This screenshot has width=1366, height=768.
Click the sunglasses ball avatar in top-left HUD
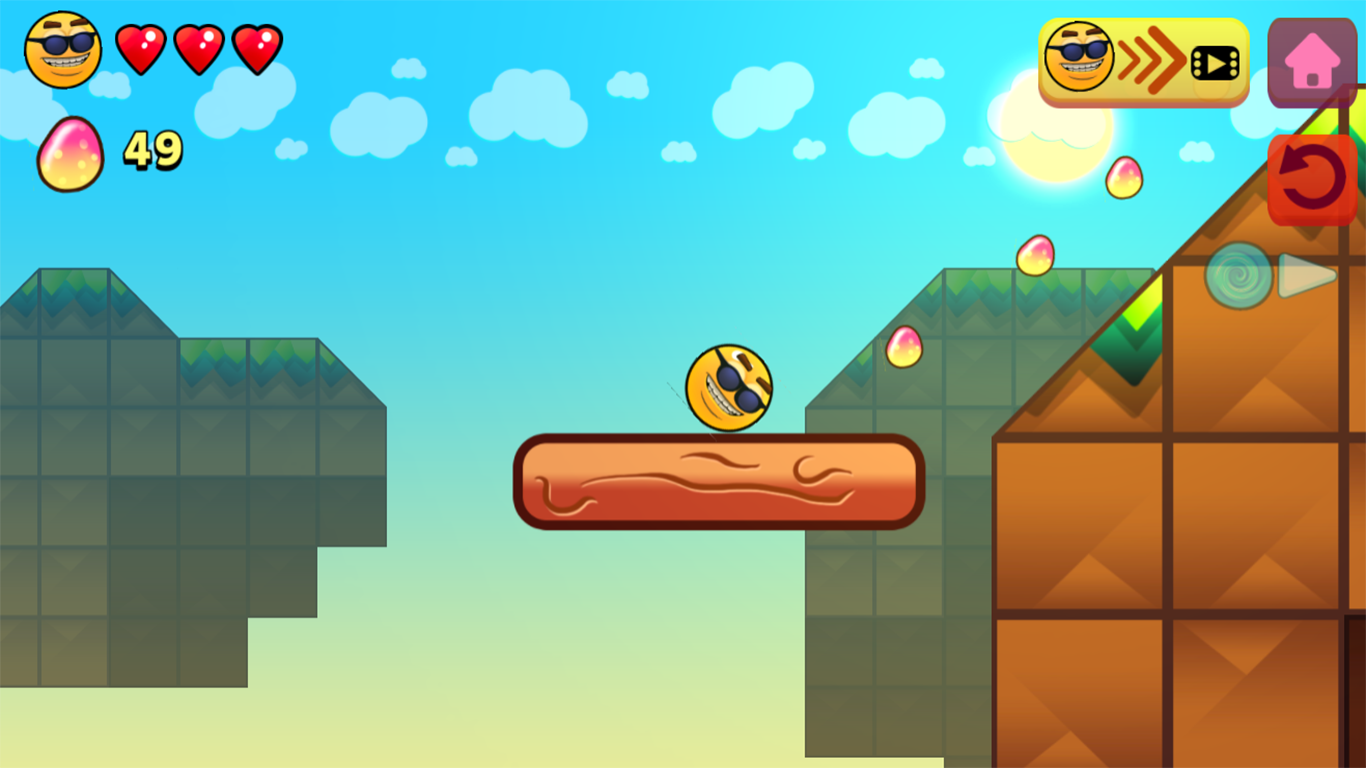tap(61, 45)
